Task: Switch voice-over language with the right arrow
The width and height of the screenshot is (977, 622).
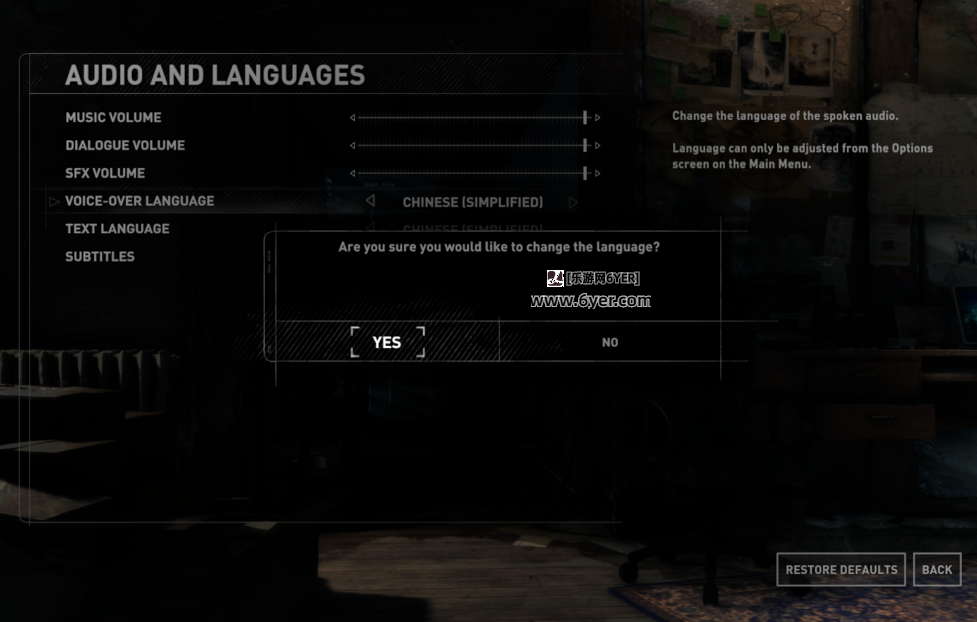Action: [x=573, y=202]
